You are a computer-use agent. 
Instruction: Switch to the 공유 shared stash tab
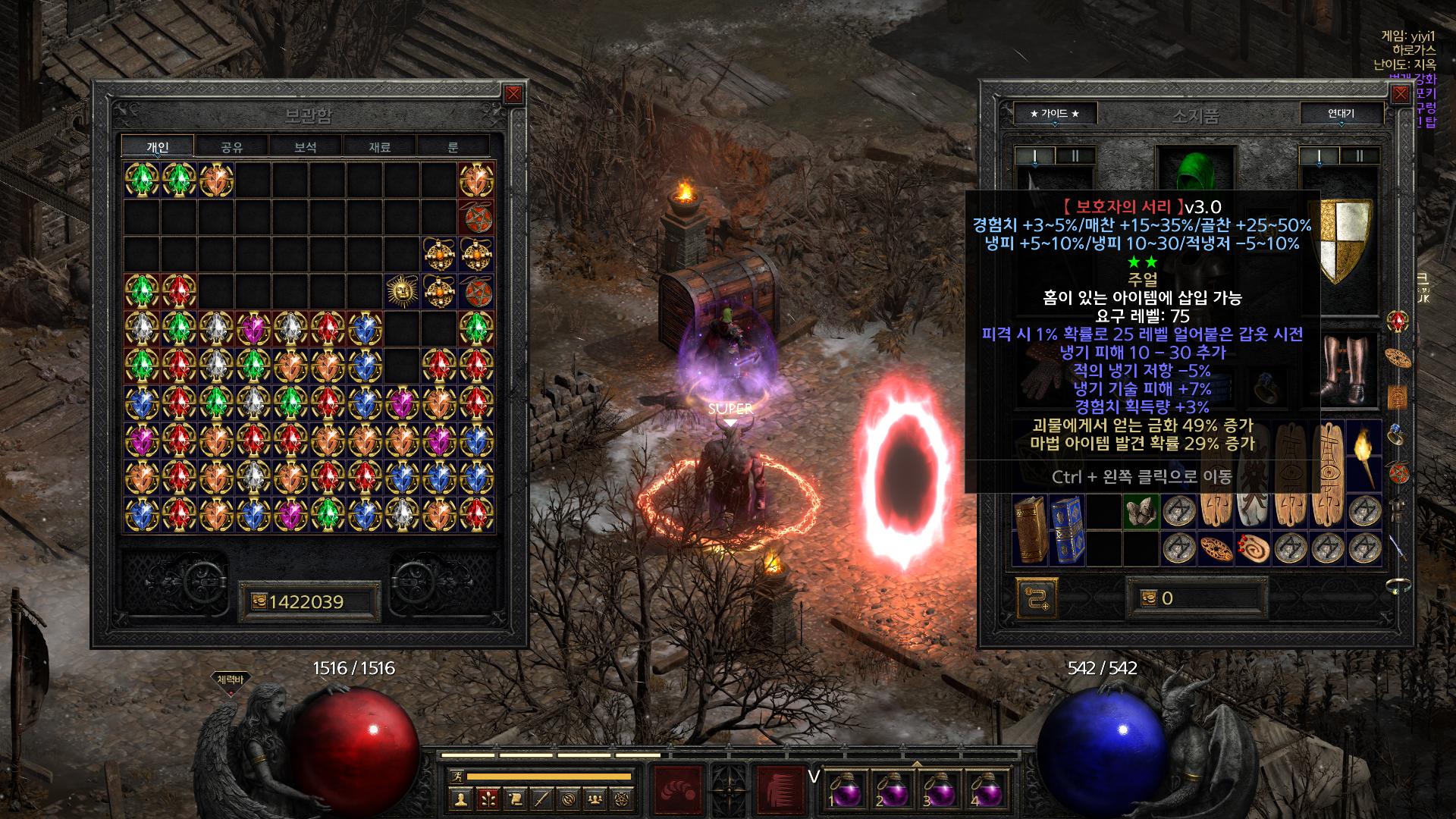click(231, 147)
